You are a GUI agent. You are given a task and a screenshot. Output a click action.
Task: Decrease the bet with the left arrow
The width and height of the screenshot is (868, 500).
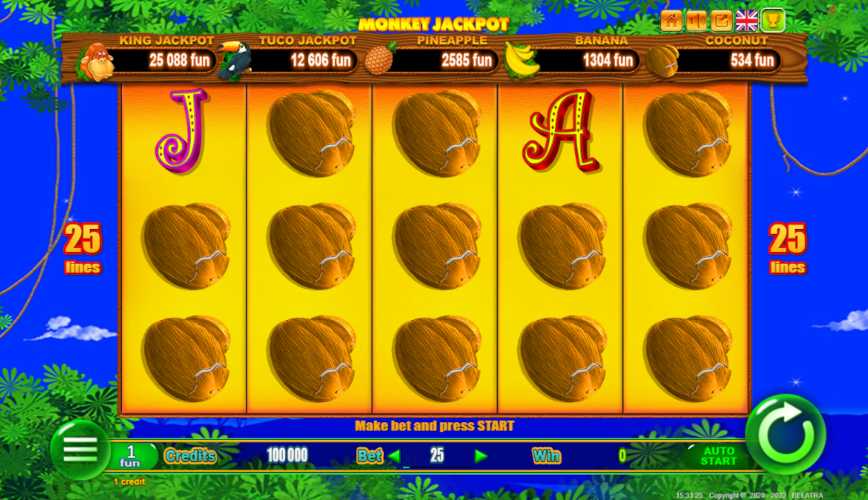pyautogui.click(x=394, y=456)
